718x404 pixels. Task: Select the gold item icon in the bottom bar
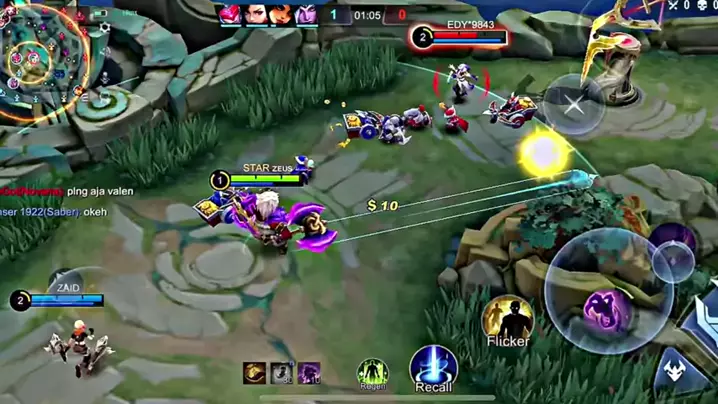pyautogui.click(x=256, y=372)
